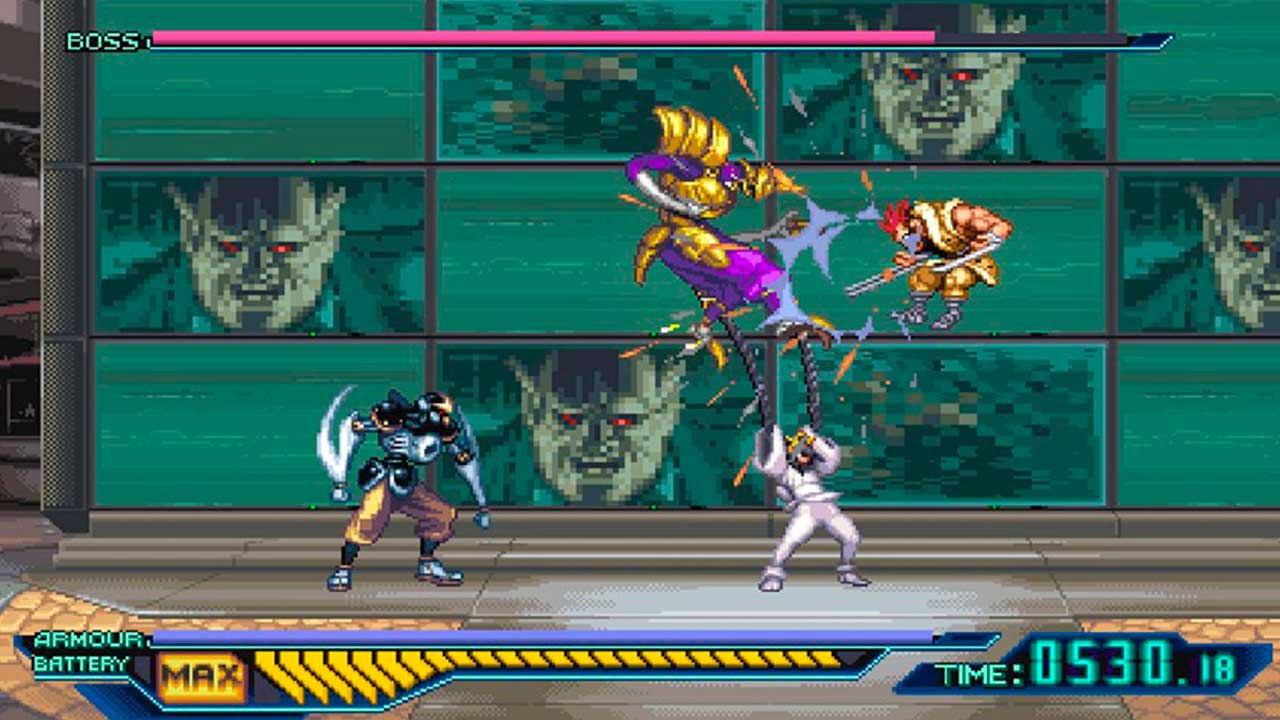This screenshot has height=720, width=1280.
Task: Select the purple cyborg boss sprite
Action: coord(700,230)
